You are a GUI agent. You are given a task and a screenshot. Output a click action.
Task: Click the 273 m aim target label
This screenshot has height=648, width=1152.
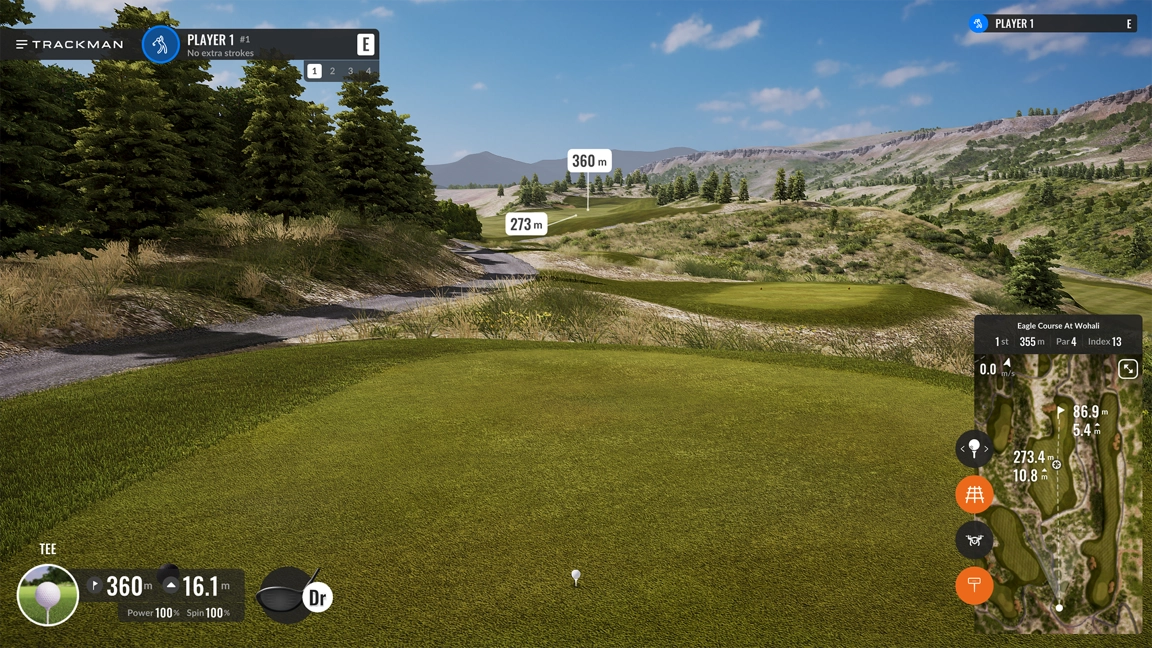pyautogui.click(x=526, y=224)
